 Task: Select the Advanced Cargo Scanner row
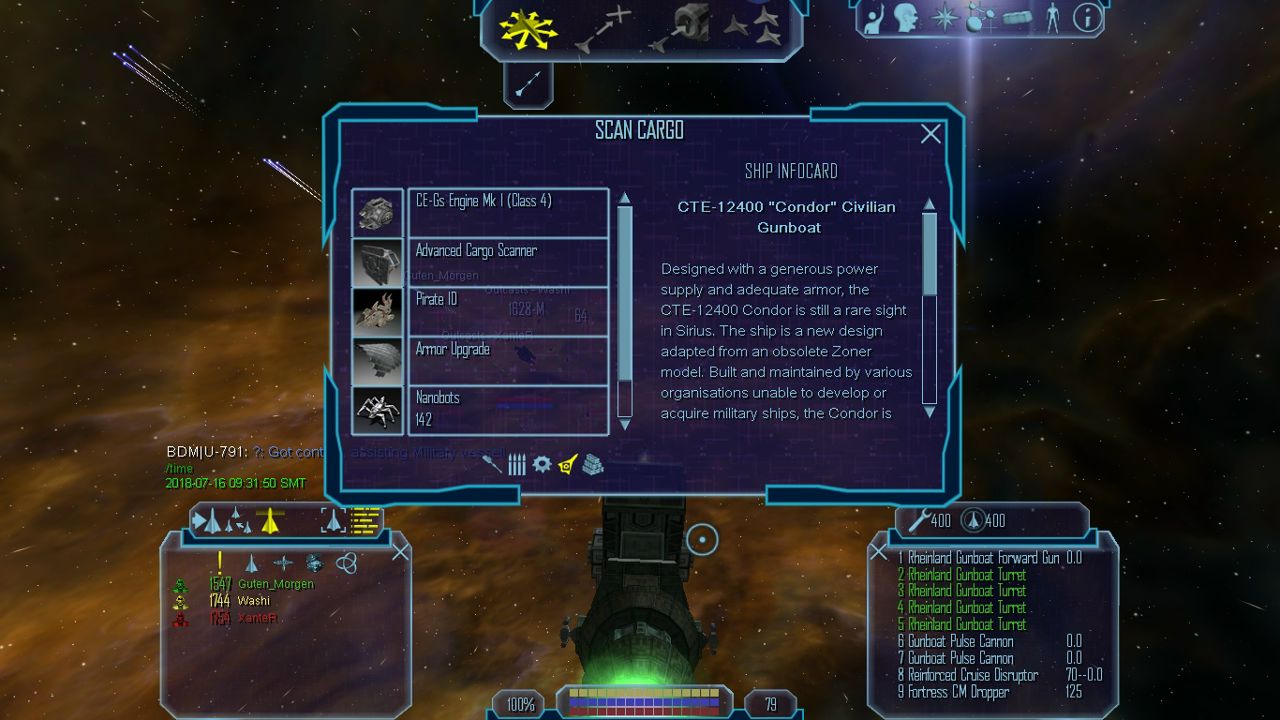508,262
